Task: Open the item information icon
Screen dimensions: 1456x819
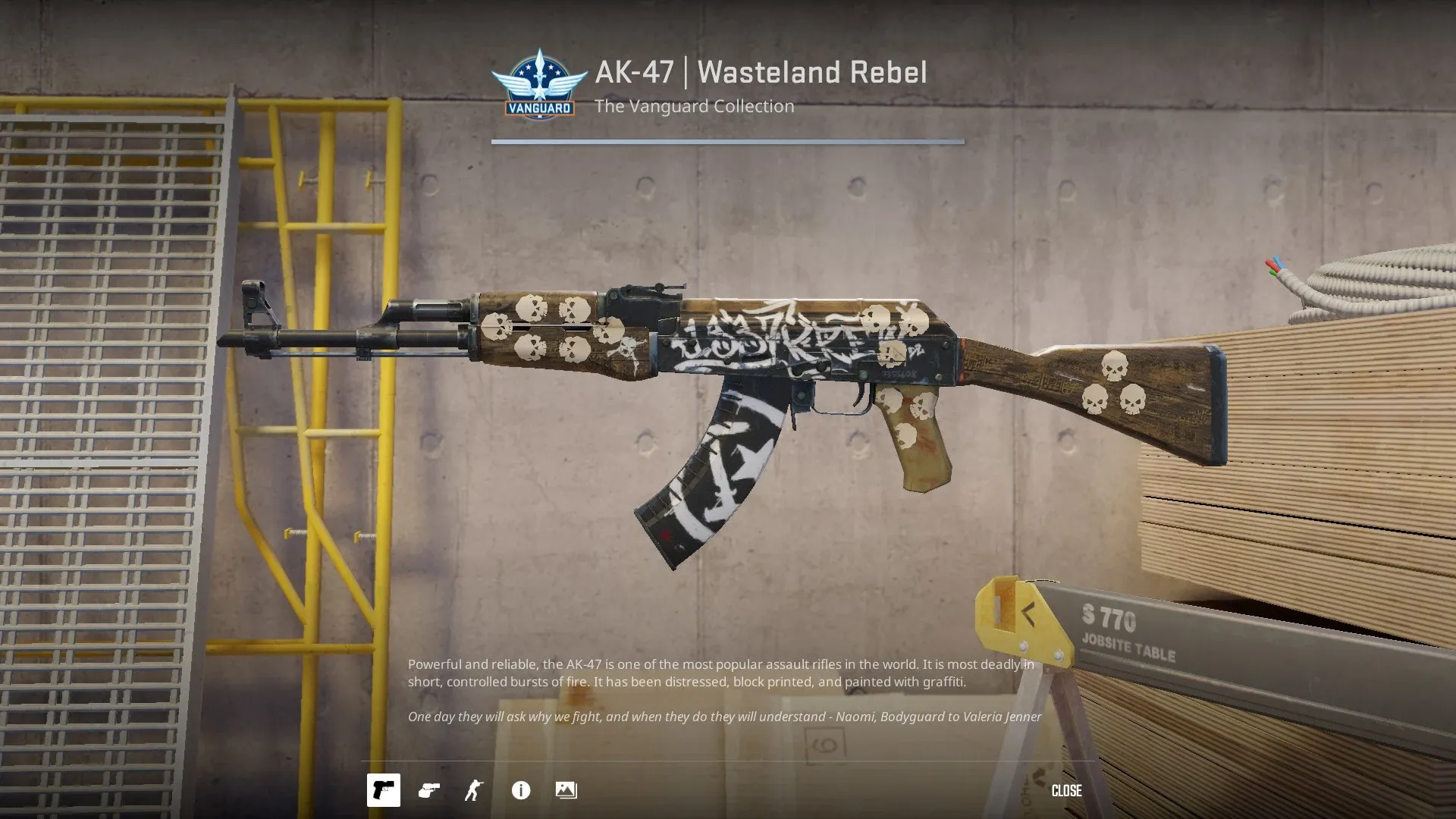Action: tap(521, 790)
